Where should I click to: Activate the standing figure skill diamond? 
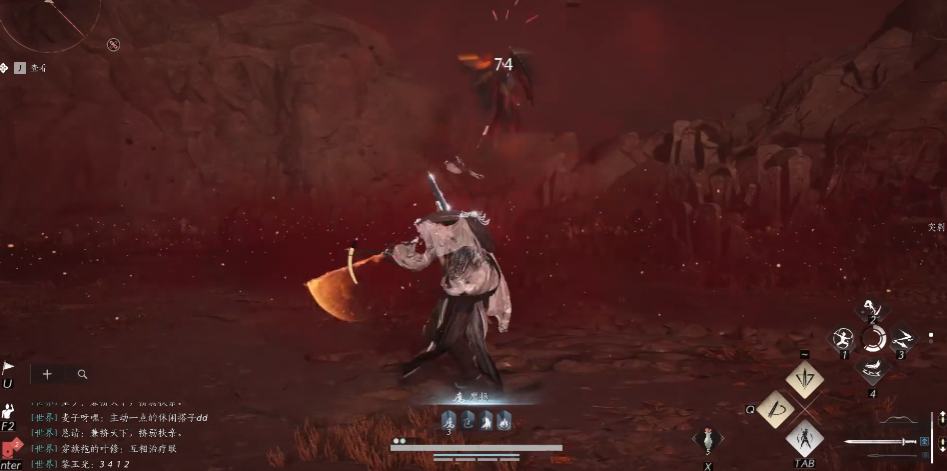804,439
